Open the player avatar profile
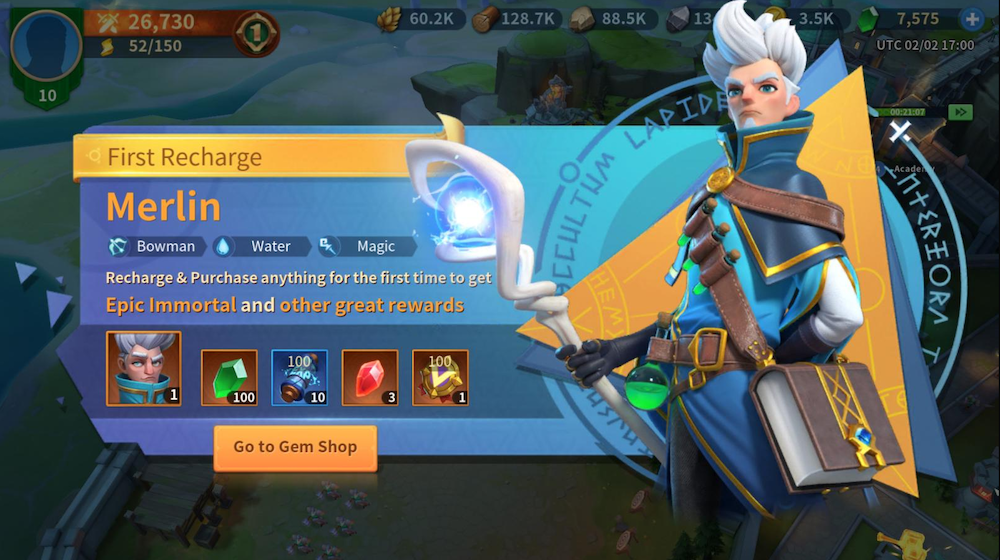1000x560 pixels. pos(46,45)
